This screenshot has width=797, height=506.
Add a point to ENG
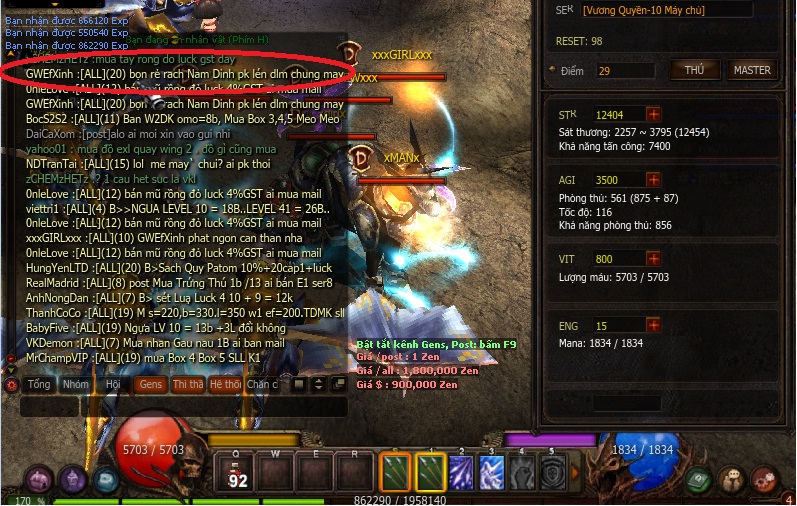653,326
